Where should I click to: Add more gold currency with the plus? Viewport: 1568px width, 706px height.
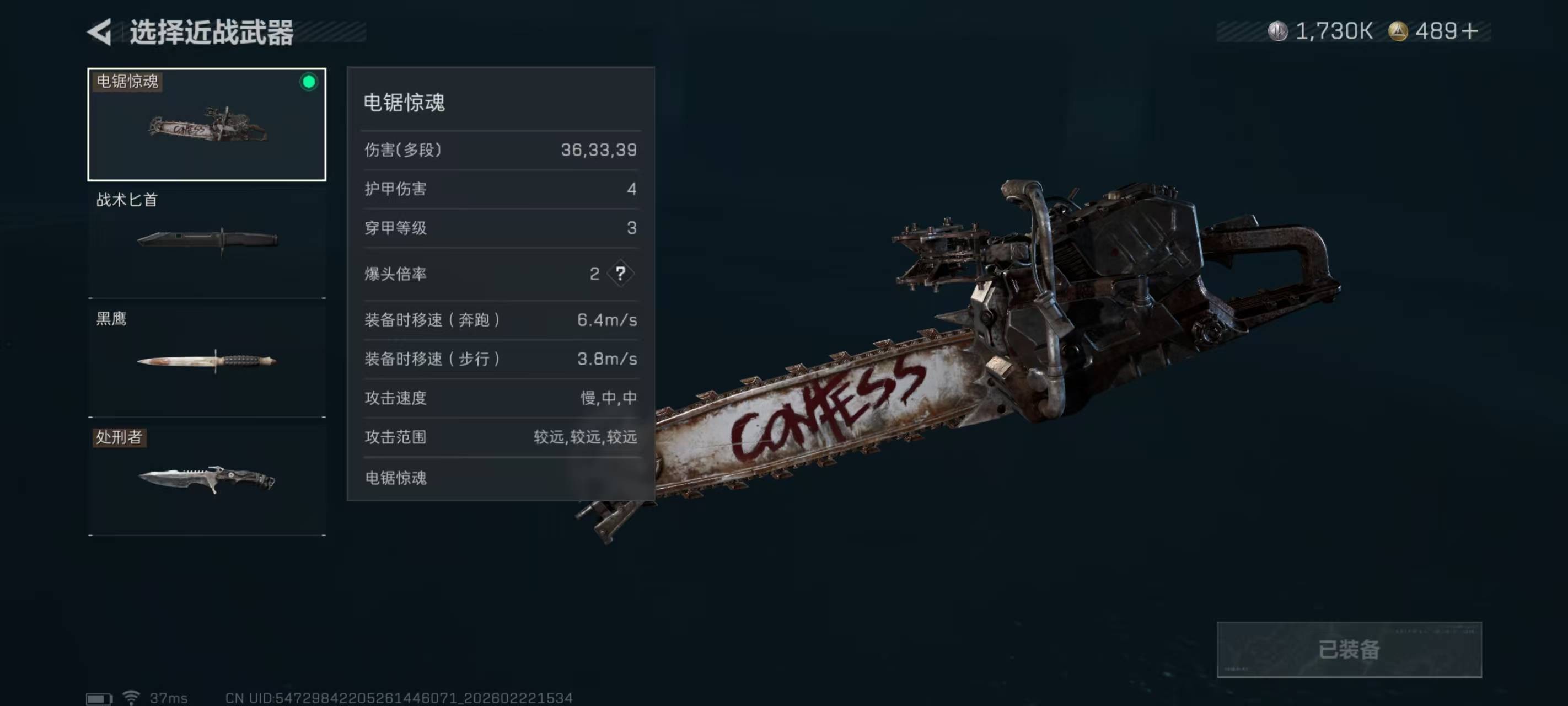coord(1469,31)
